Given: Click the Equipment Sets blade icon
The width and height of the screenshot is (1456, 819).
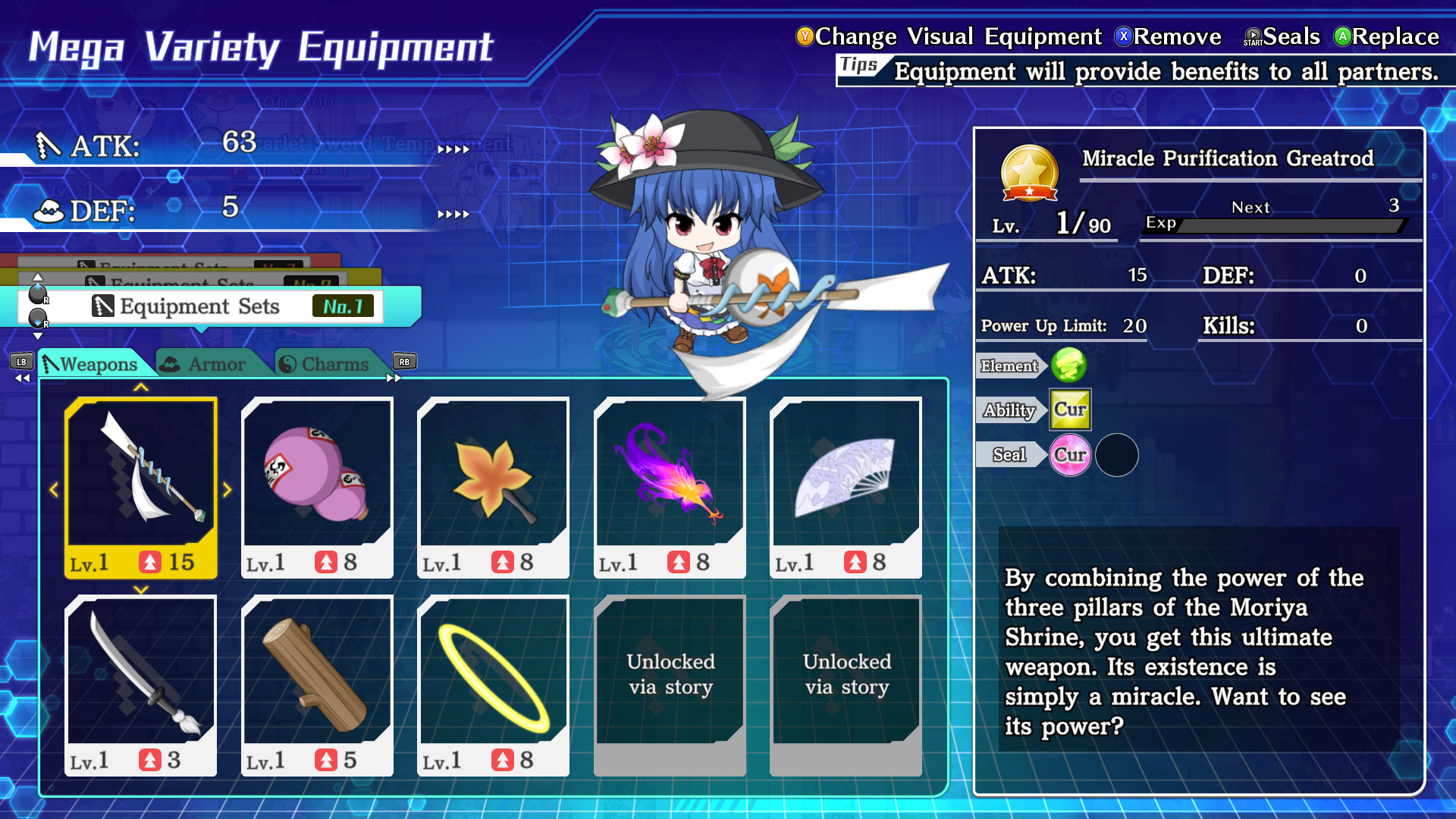Looking at the screenshot, I should 102,306.
